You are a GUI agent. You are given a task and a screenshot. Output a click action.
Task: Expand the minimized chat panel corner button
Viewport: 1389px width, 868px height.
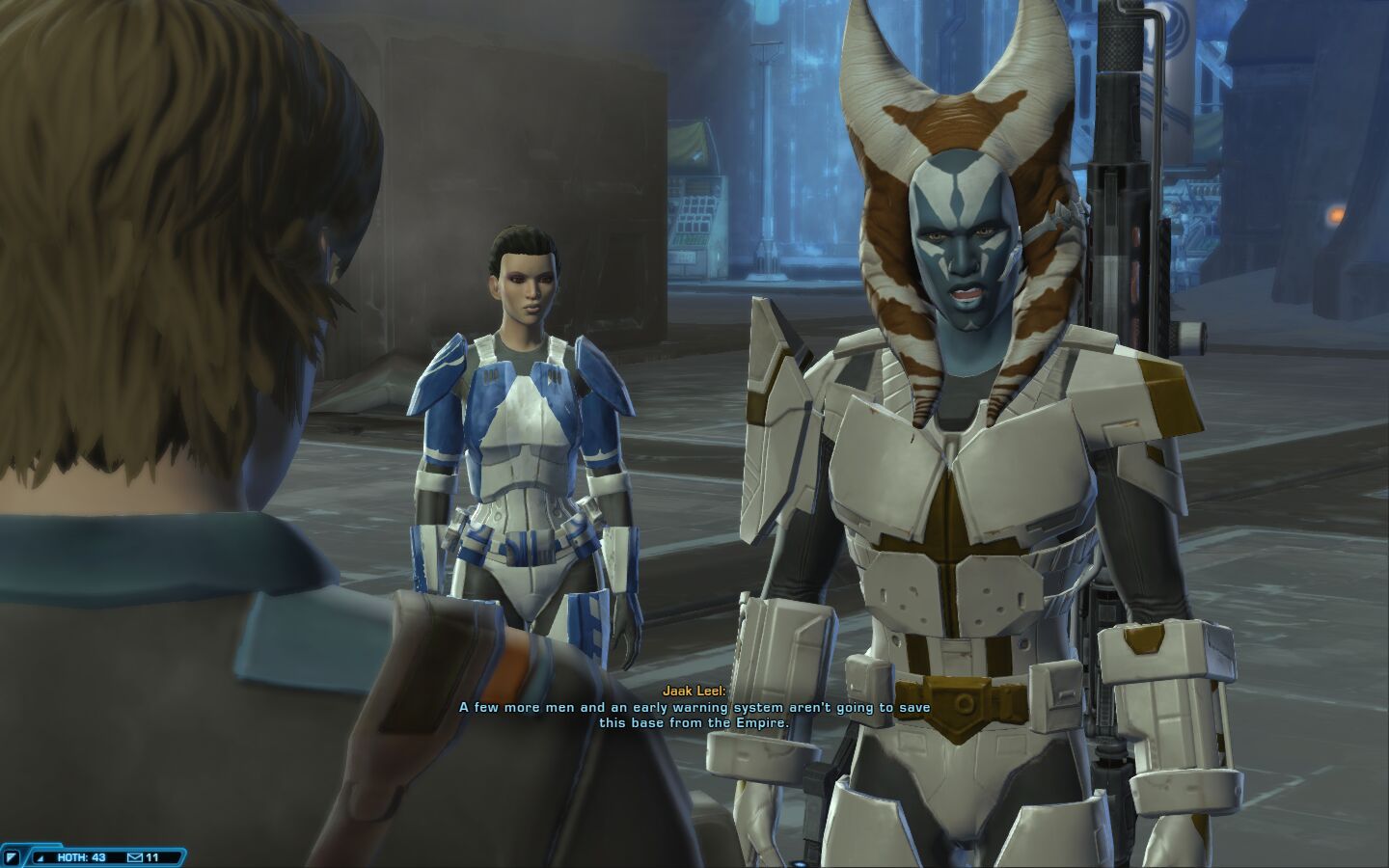[13, 856]
